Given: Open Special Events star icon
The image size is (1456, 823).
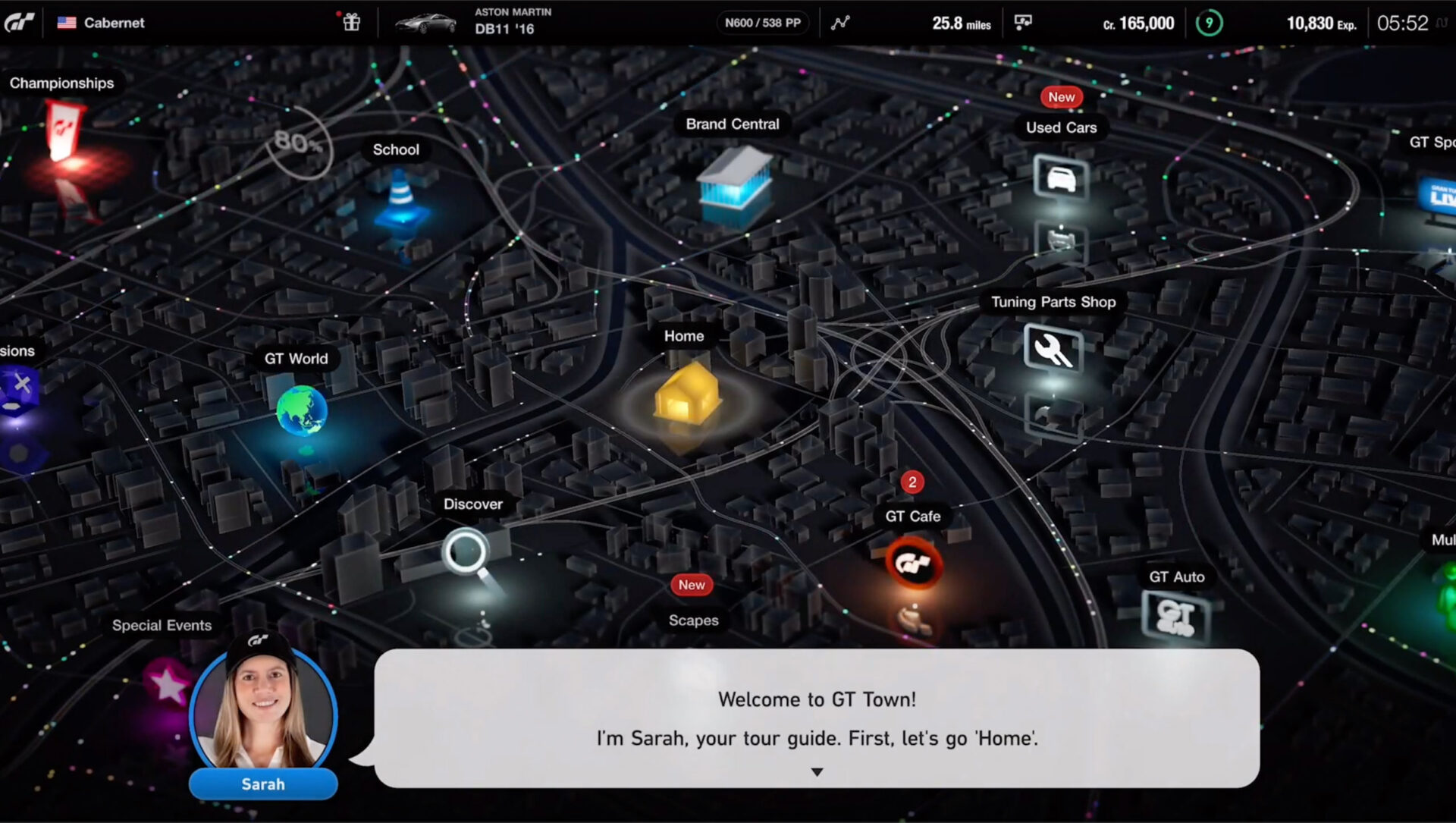Looking at the screenshot, I should click(x=168, y=683).
